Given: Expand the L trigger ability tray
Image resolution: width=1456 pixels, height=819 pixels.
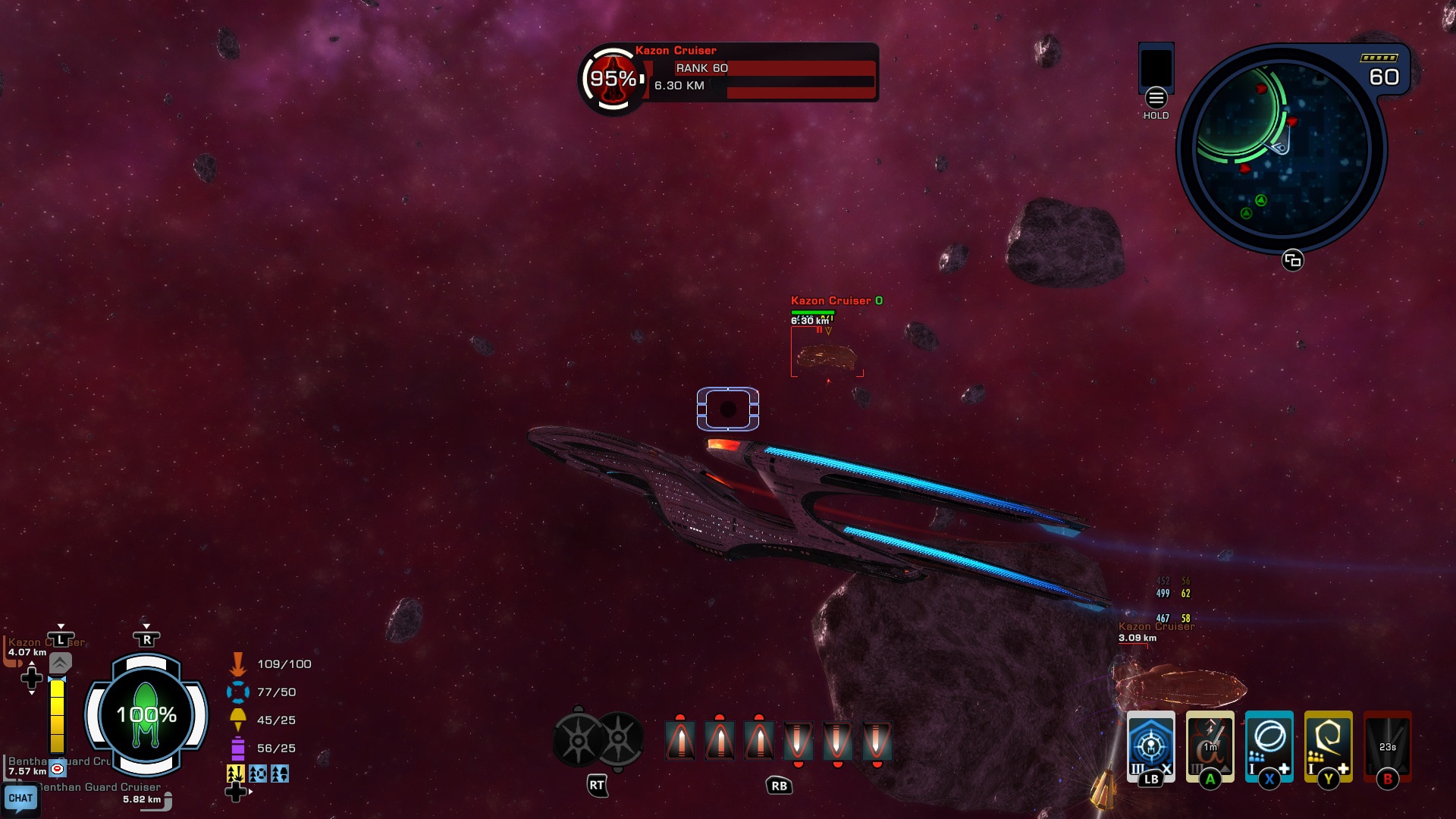Looking at the screenshot, I should click(59, 639).
